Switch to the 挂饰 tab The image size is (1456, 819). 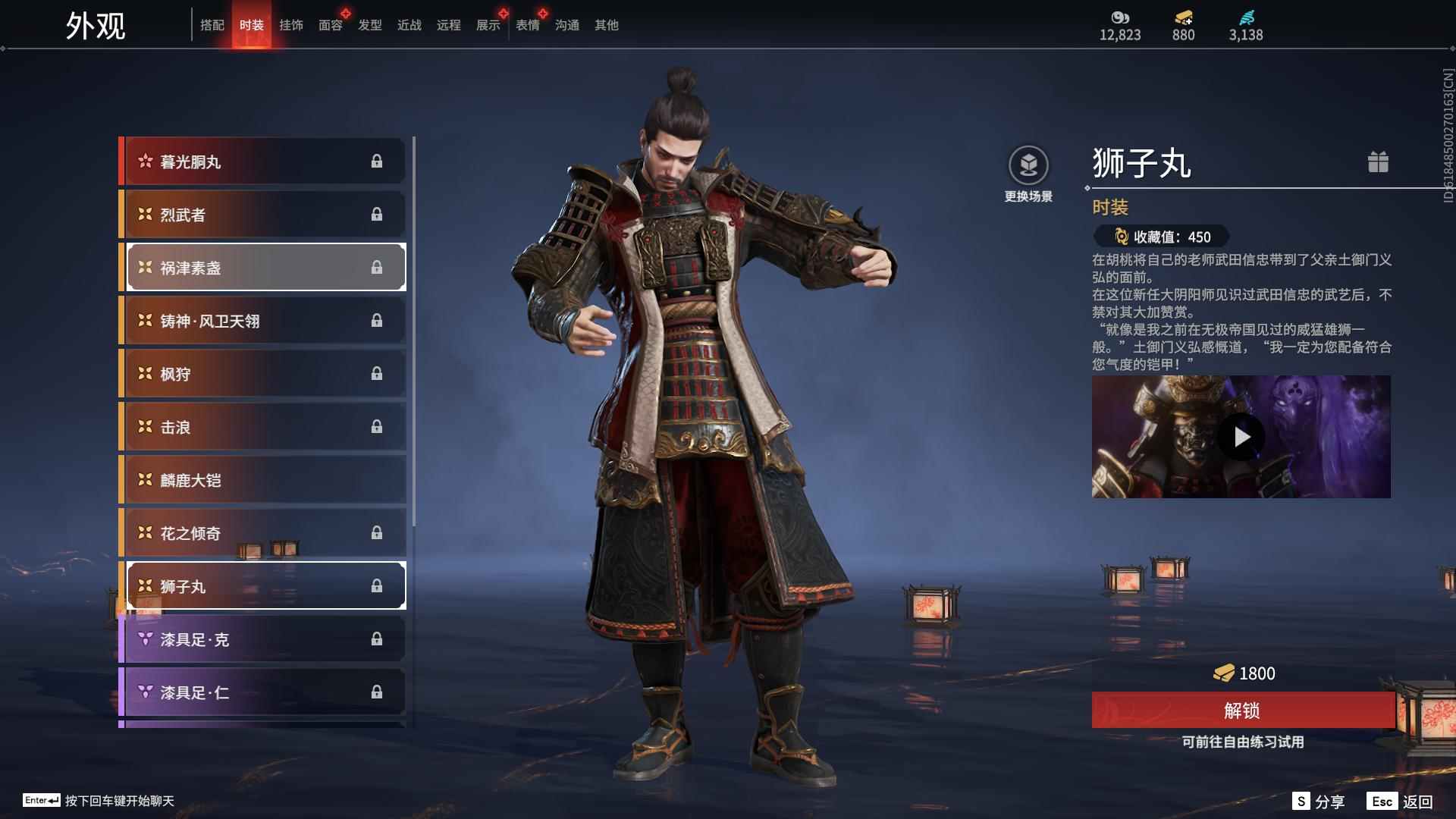(290, 25)
